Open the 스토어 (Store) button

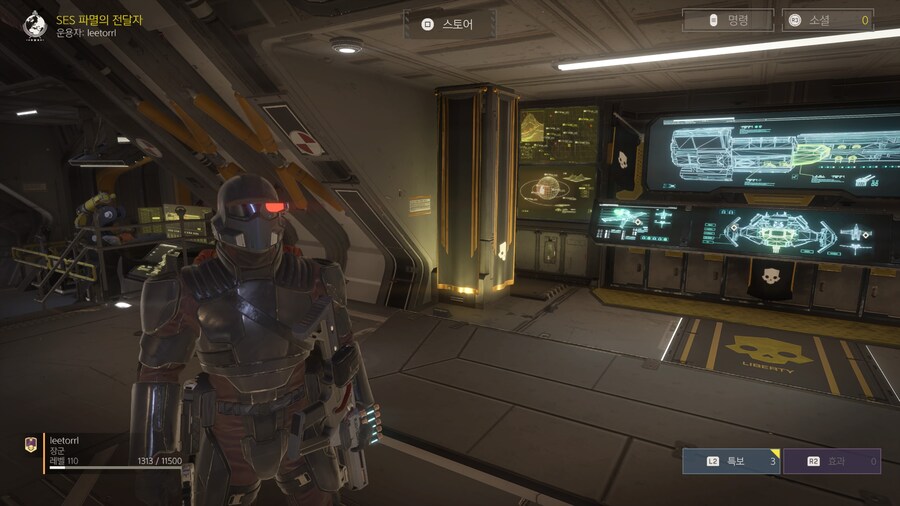450,24
